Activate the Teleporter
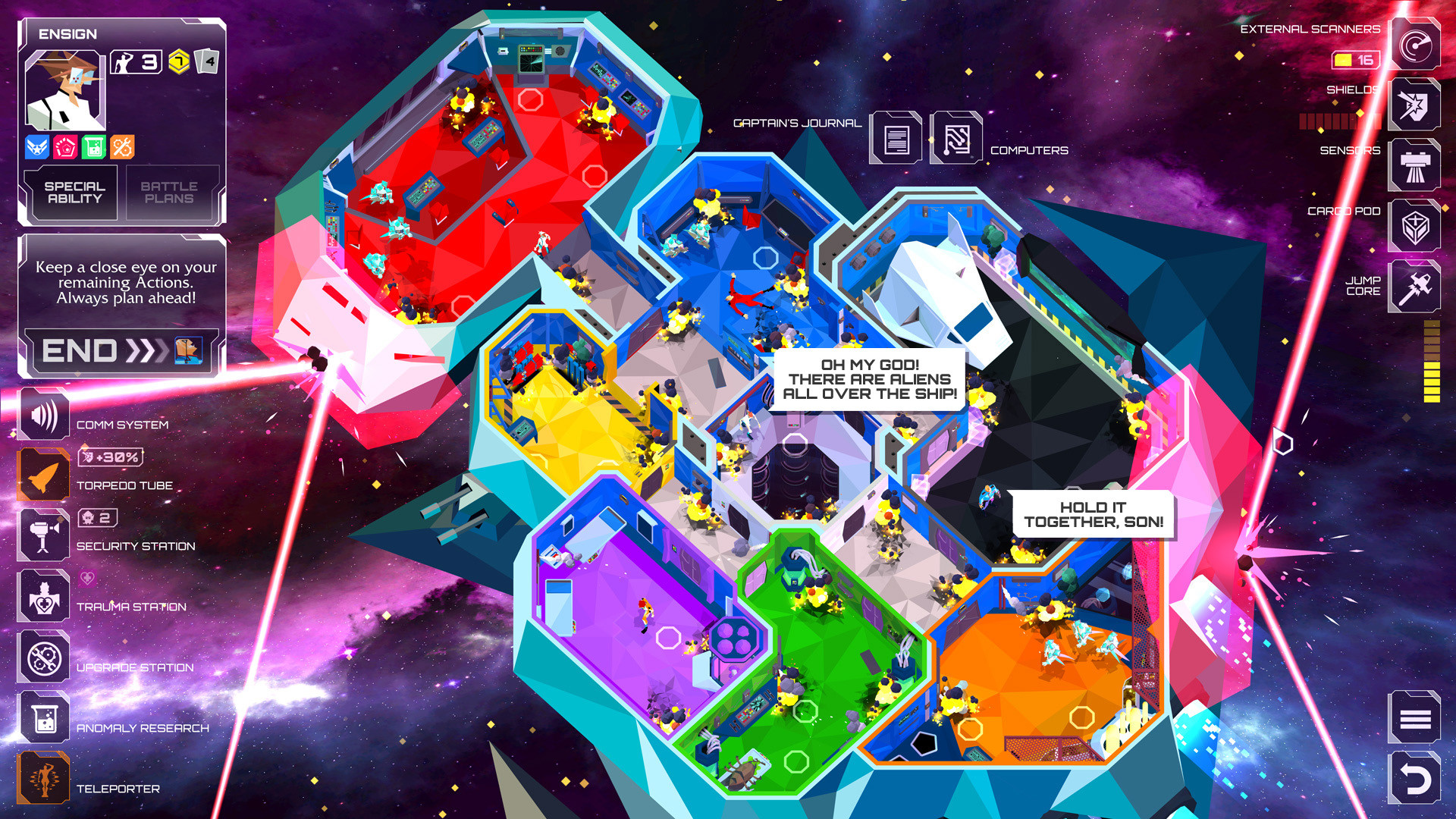The width and height of the screenshot is (1456, 819). (43, 778)
